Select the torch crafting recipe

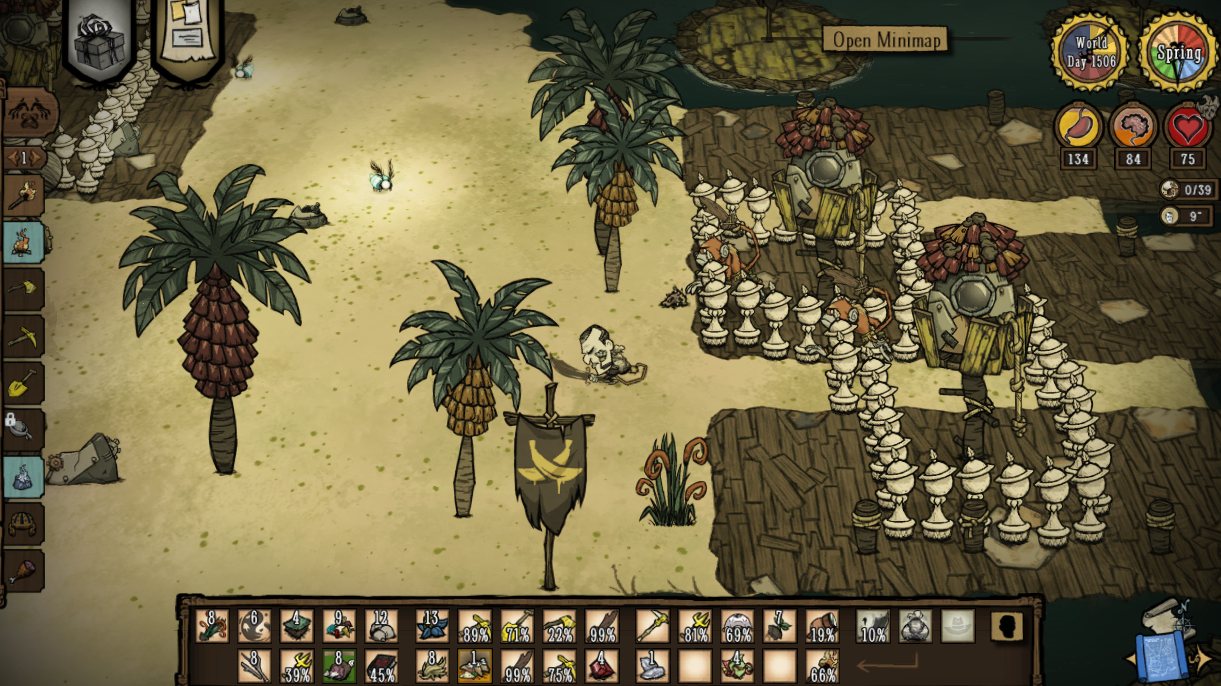click(23, 195)
